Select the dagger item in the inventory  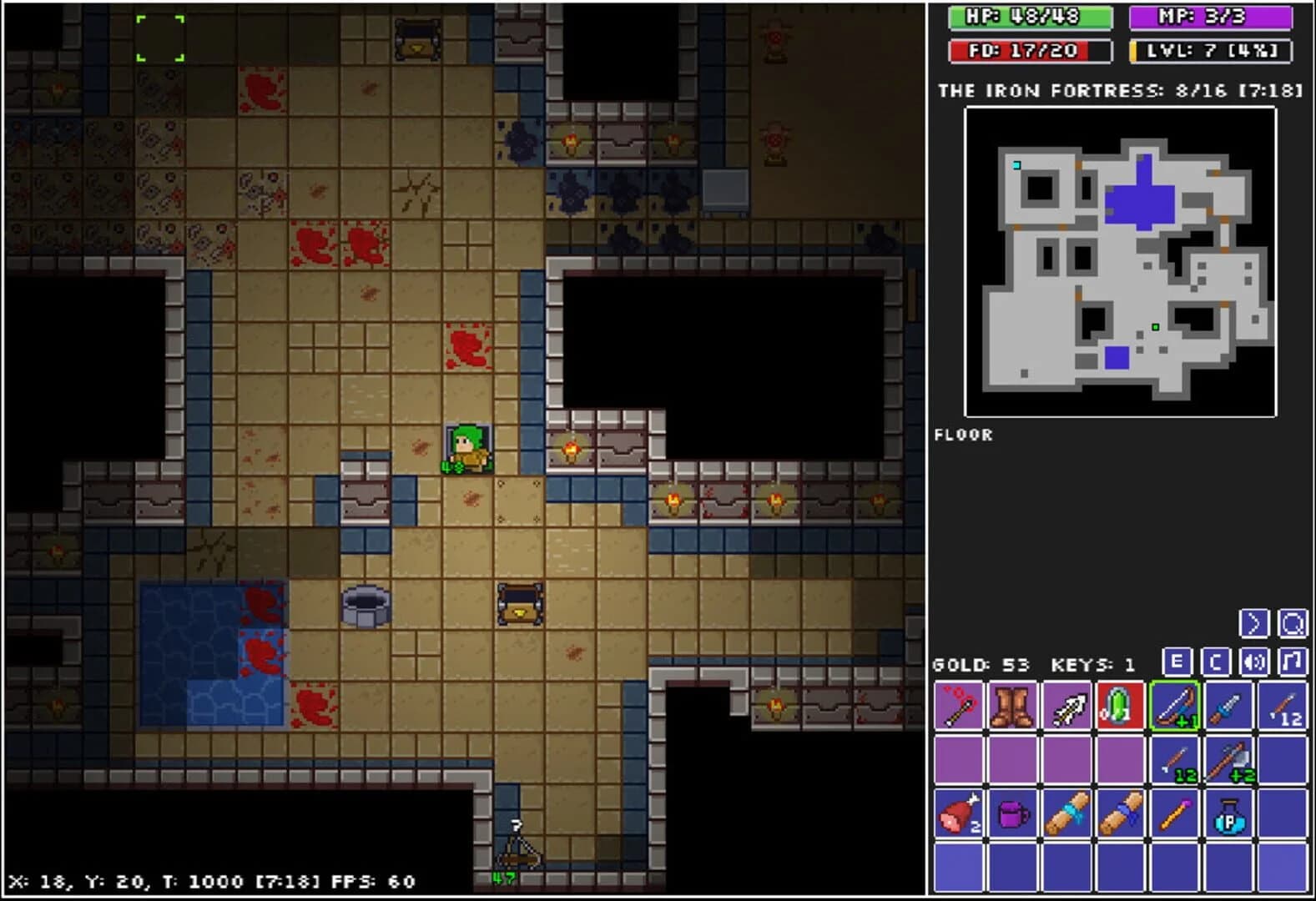click(x=1228, y=707)
